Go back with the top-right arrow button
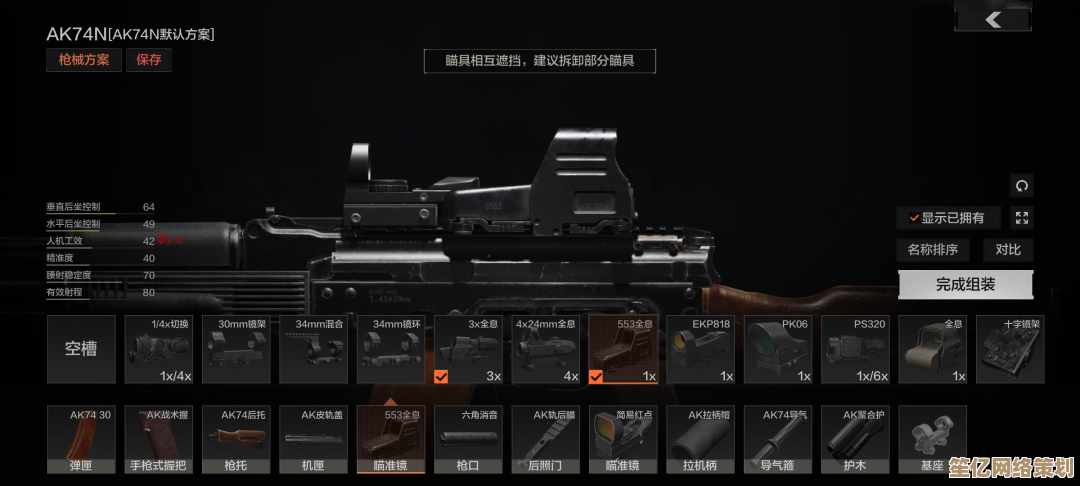 click(x=993, y=18)
